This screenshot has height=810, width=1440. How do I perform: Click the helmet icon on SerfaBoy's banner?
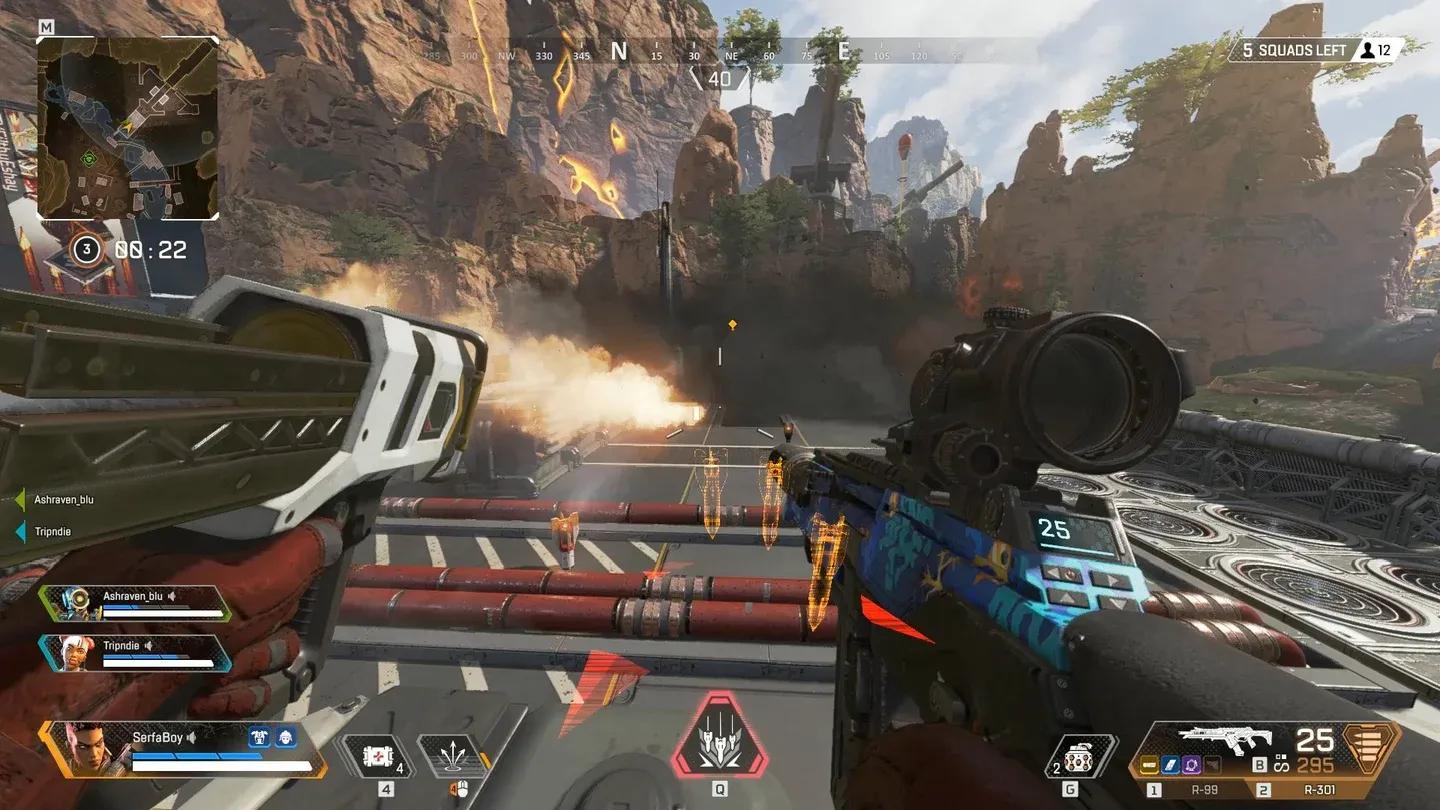coord(284,737)
